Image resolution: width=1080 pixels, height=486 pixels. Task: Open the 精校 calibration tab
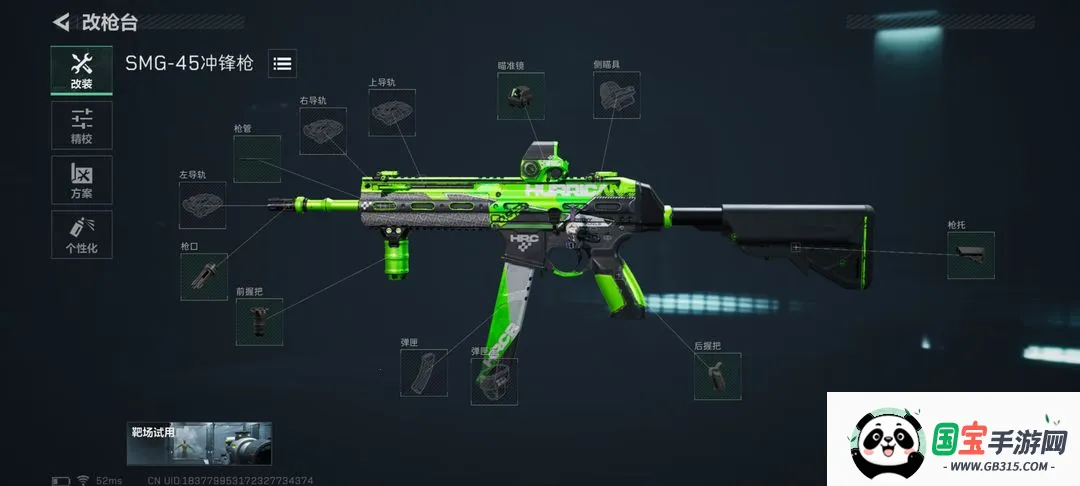[82, 125]
